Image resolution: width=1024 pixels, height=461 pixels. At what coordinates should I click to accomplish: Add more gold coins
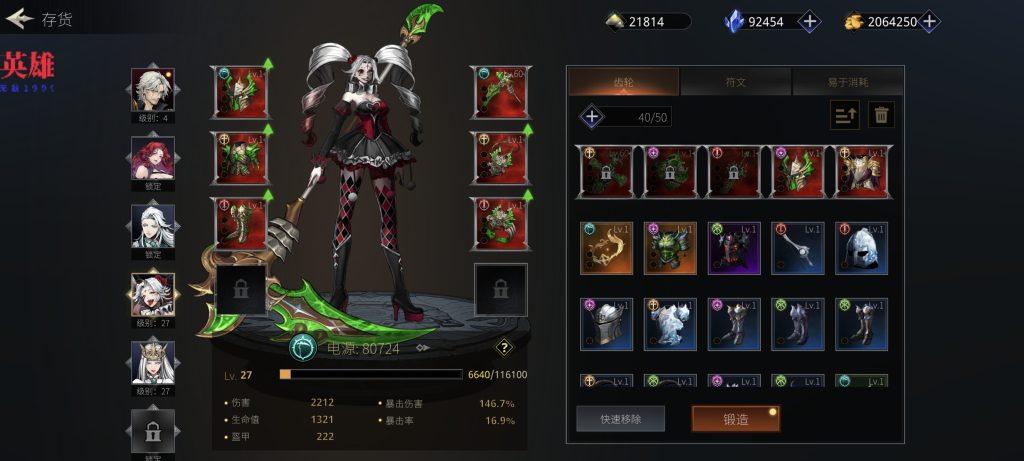(929, 21)
